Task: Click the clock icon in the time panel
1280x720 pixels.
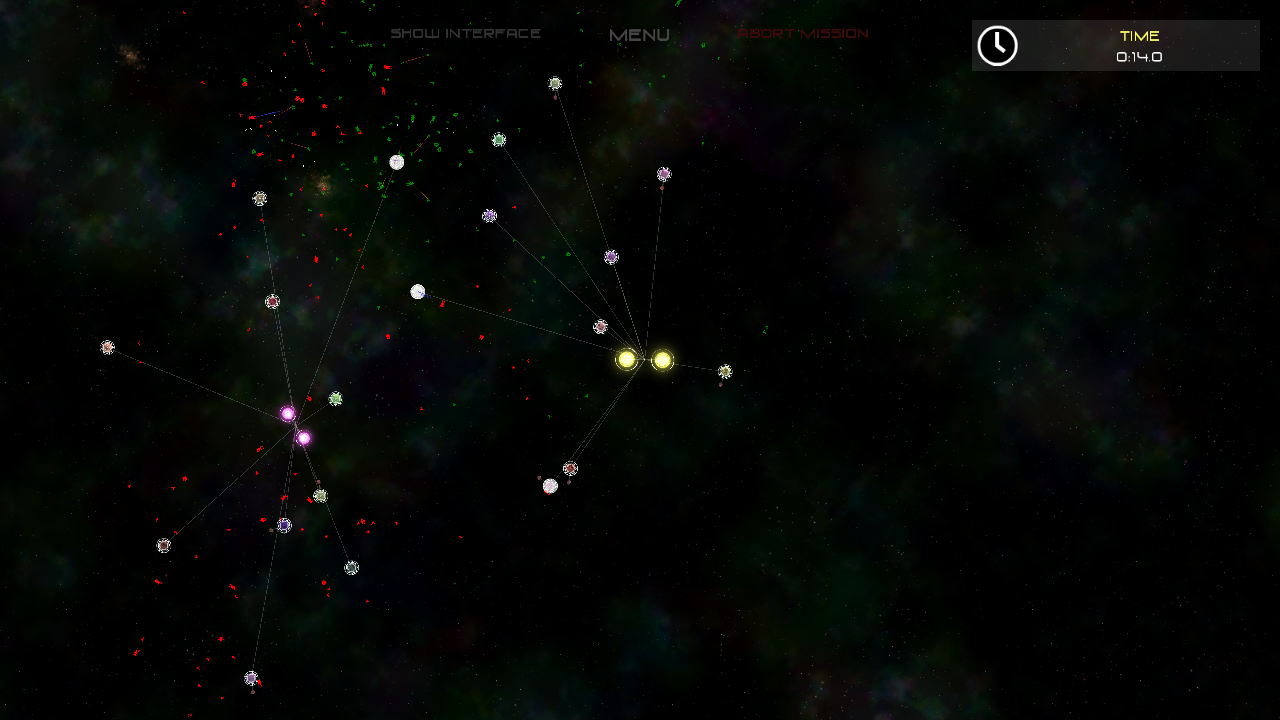Action: (996, 45)
